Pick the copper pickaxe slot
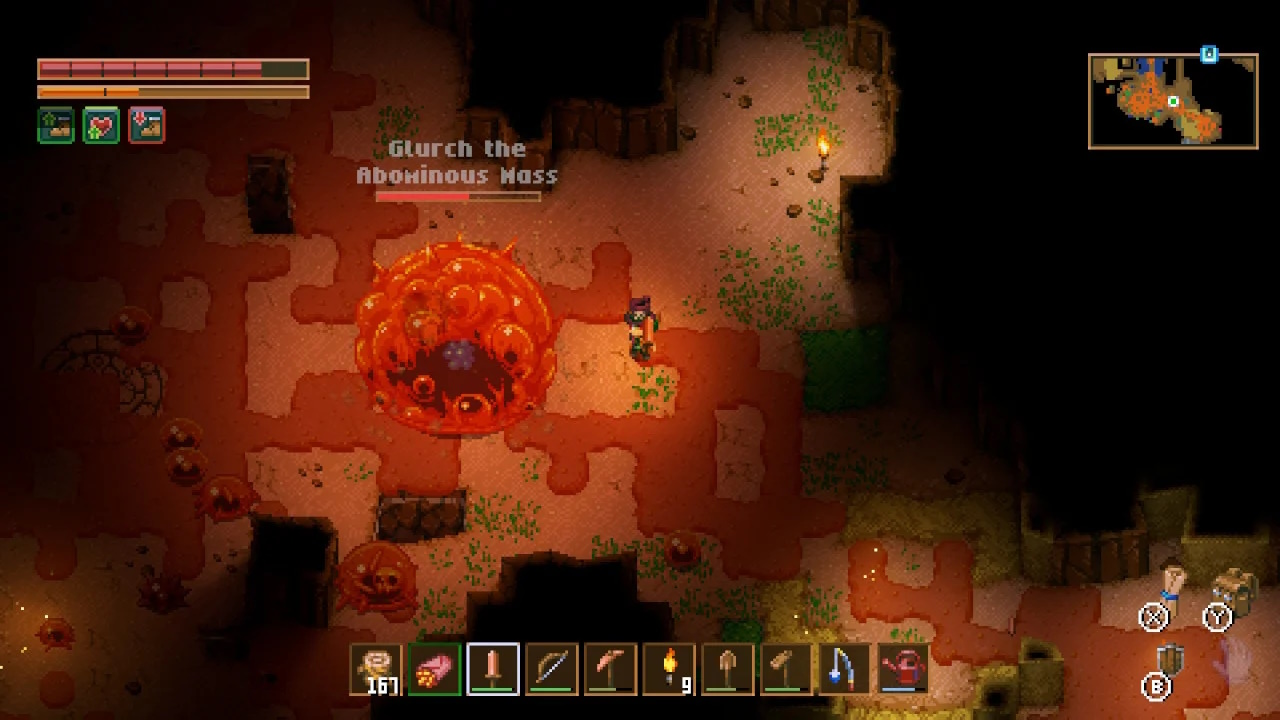Viewport: 1280px width, 720px height. pos(610,669)
